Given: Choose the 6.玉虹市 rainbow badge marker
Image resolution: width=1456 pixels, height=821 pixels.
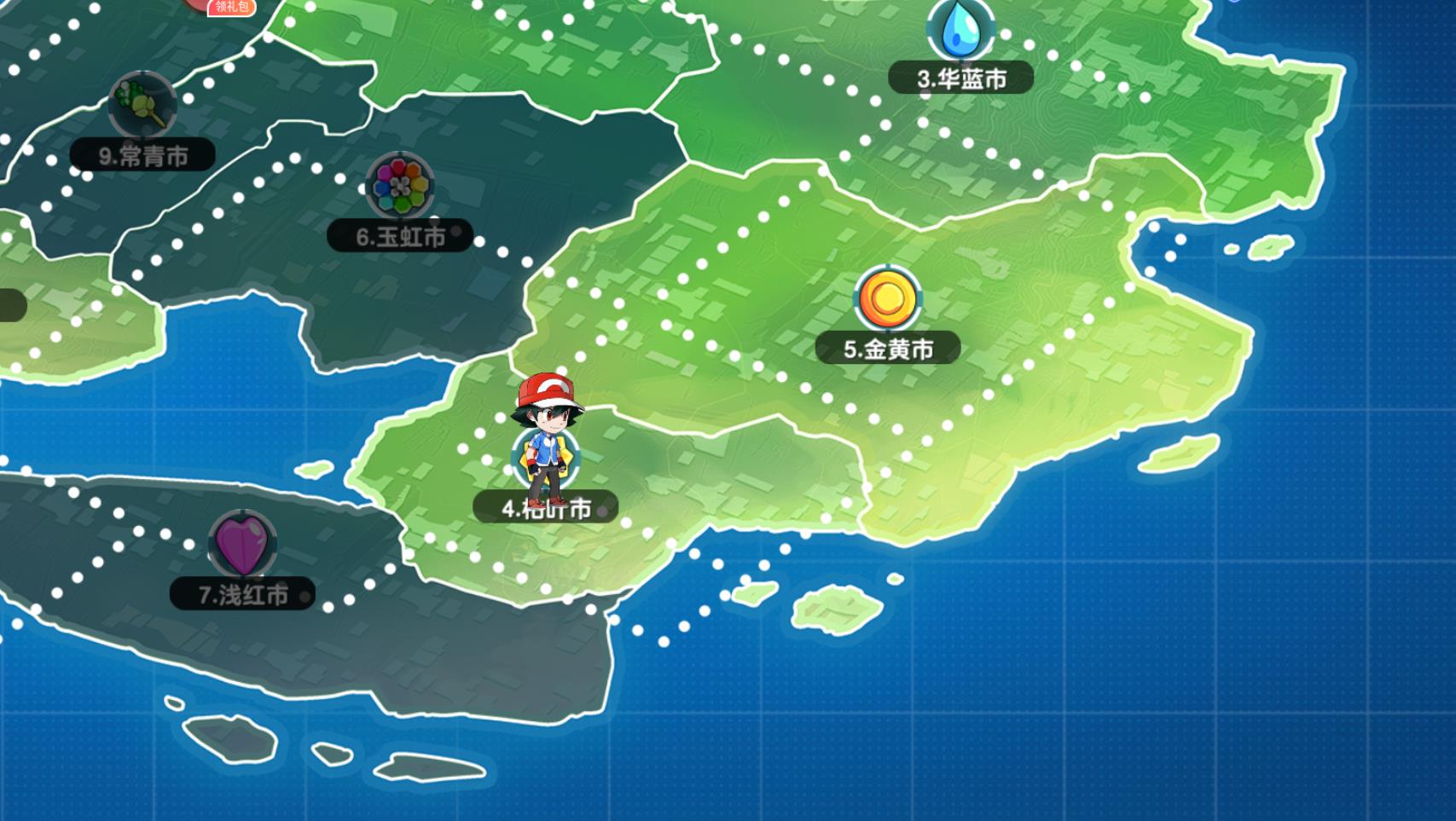Looking at the screenshot, I should [x=400, y=186].
